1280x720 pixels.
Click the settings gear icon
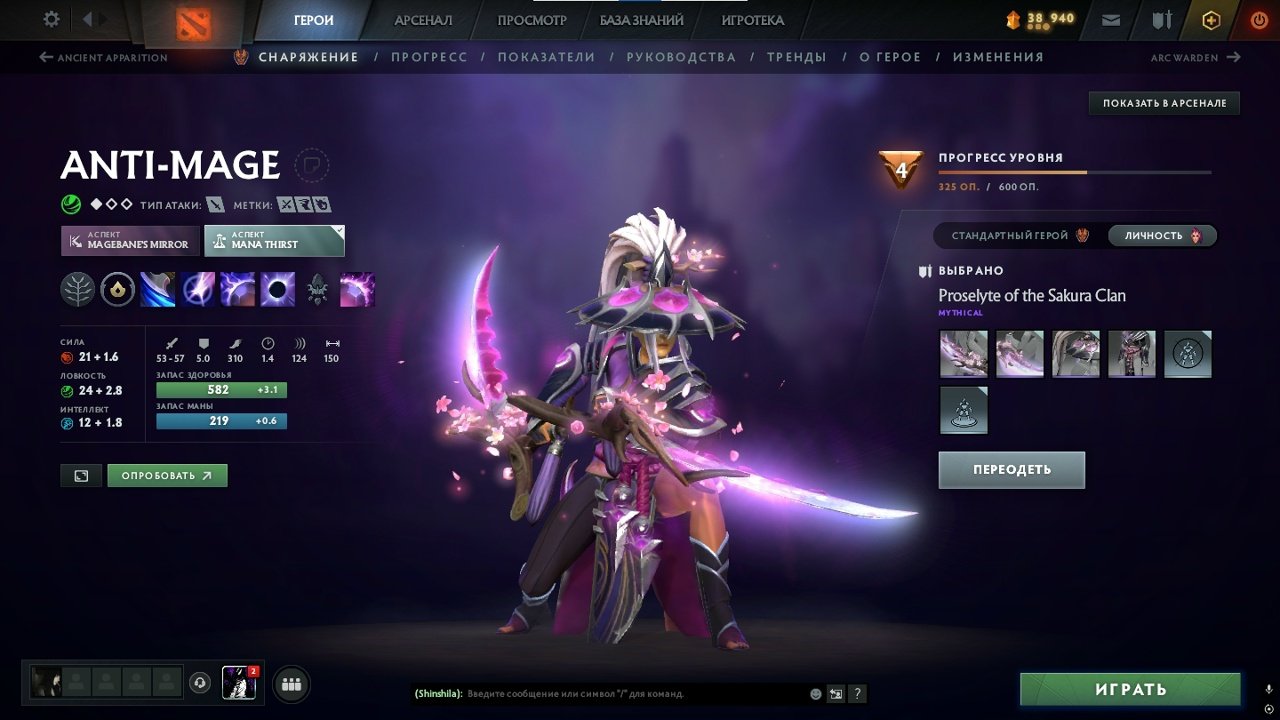(x=50, y=18)
